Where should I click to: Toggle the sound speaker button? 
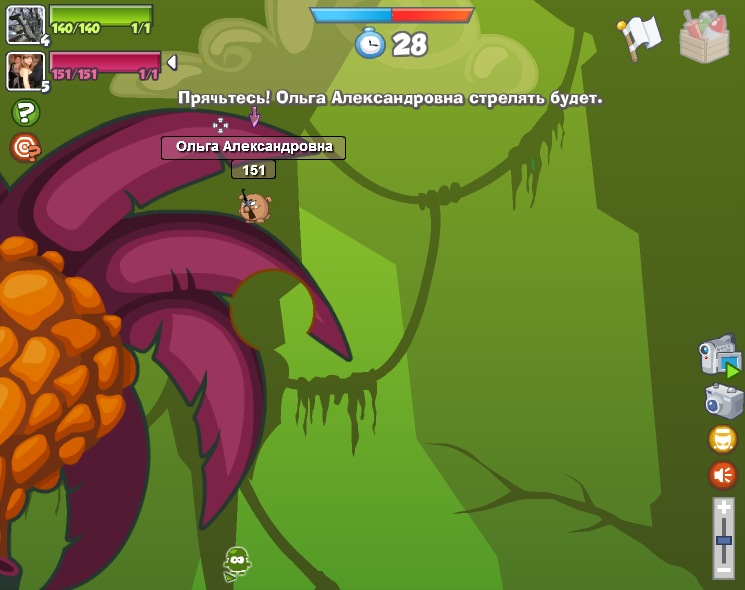tap(722, 474)
